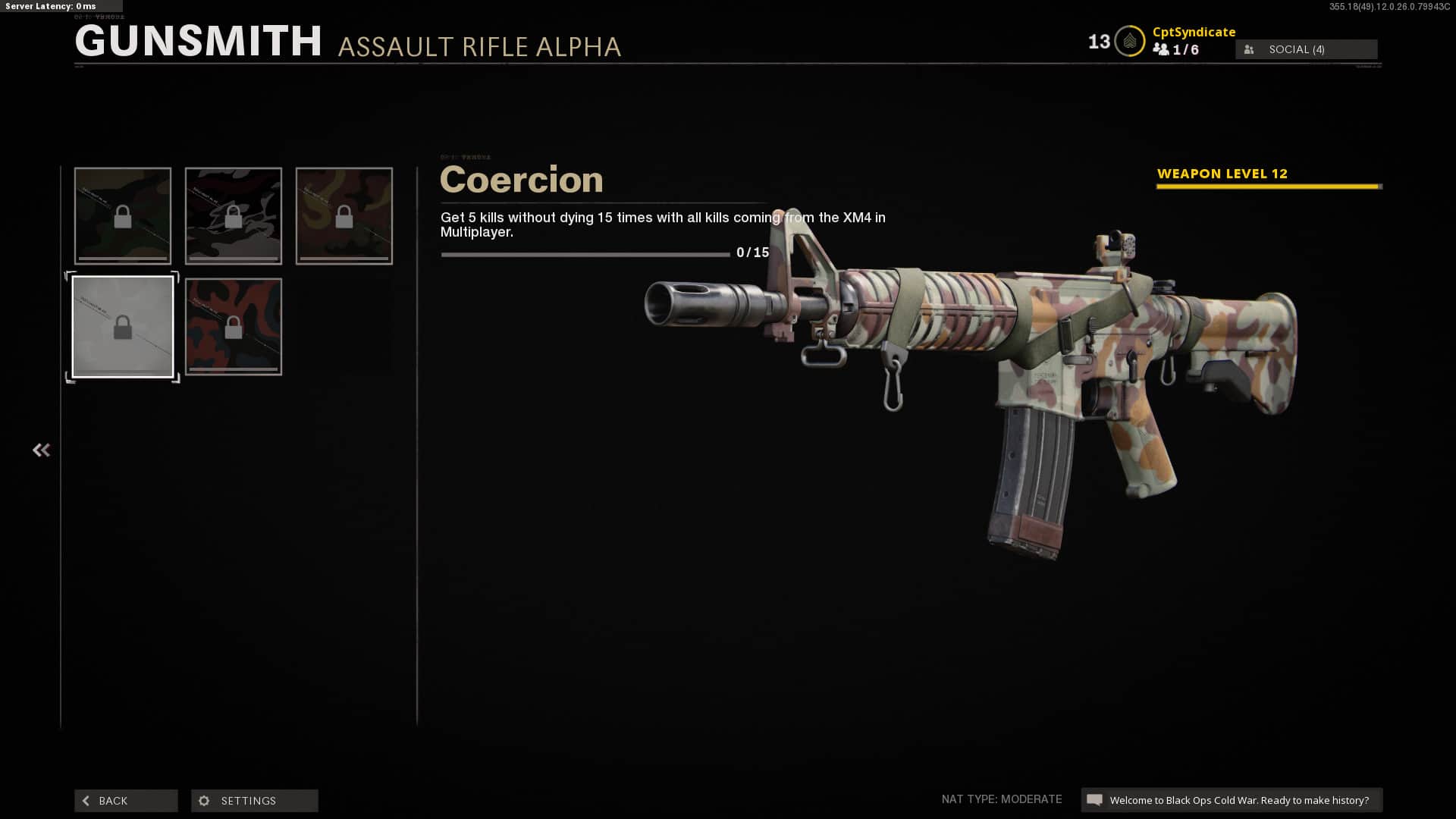Open the Settings menu
Screen dimensions: 1456x819
click(x=254, y=801)
